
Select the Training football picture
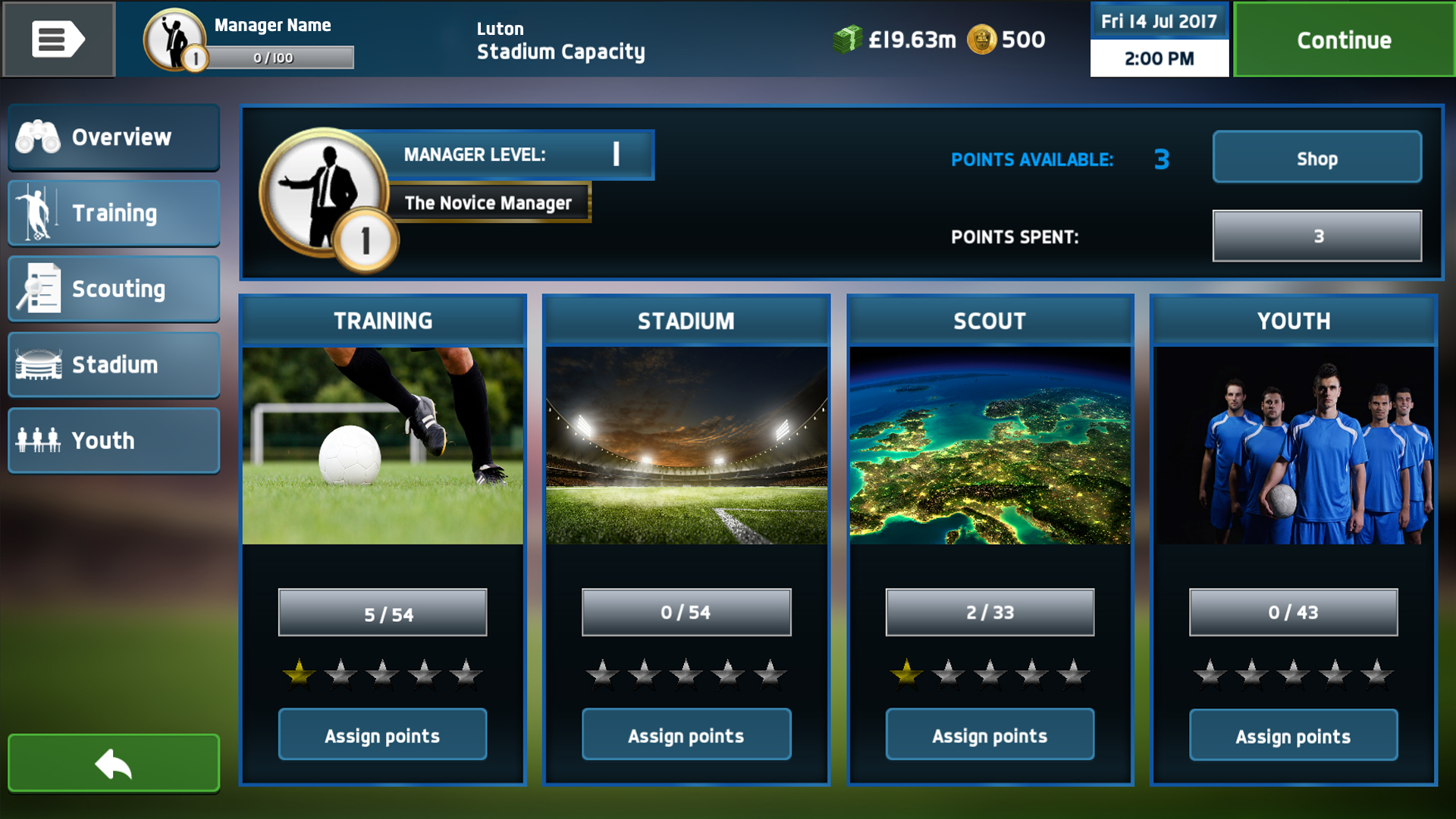[382, 446]
